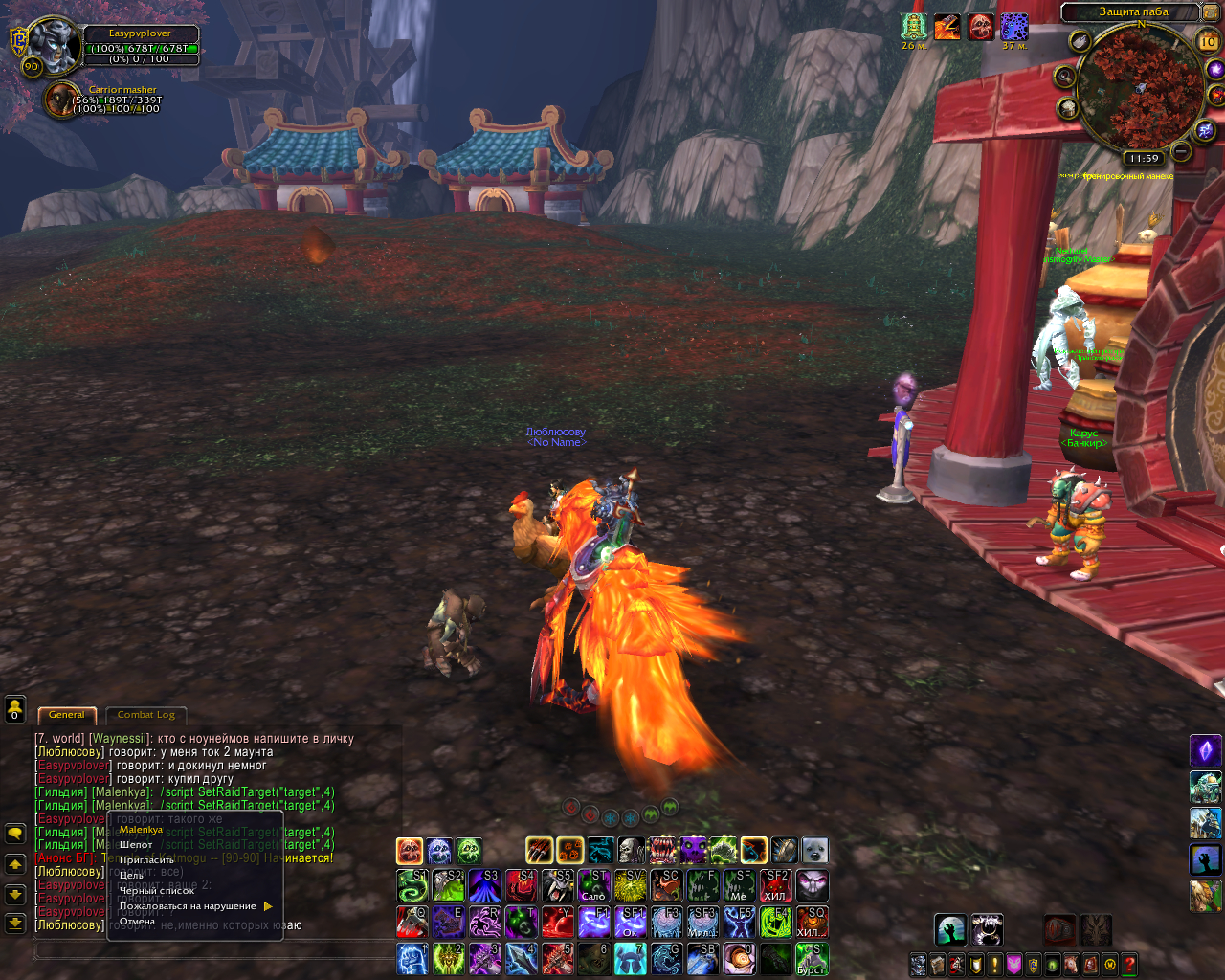The image size is (1225, 980).
Task: Click the minimap zoom-out minus button
Action: 1182,151
